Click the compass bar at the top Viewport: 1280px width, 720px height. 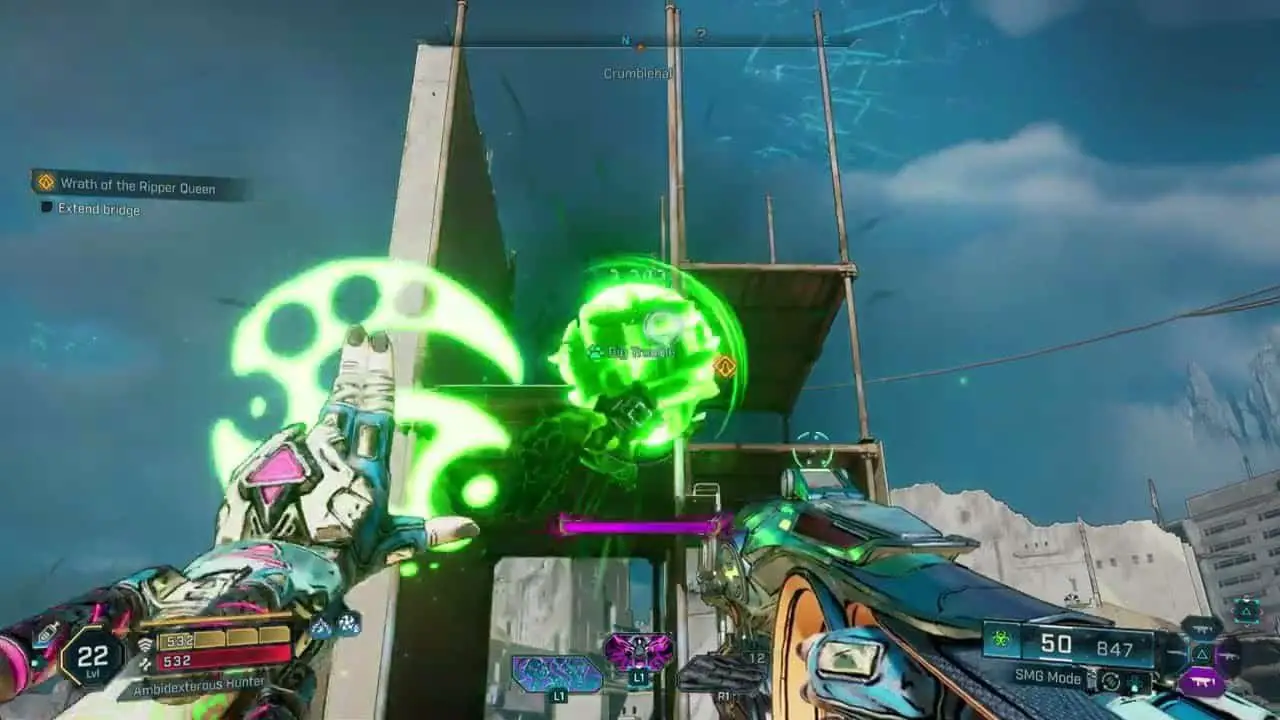click(x=640, y=43)
